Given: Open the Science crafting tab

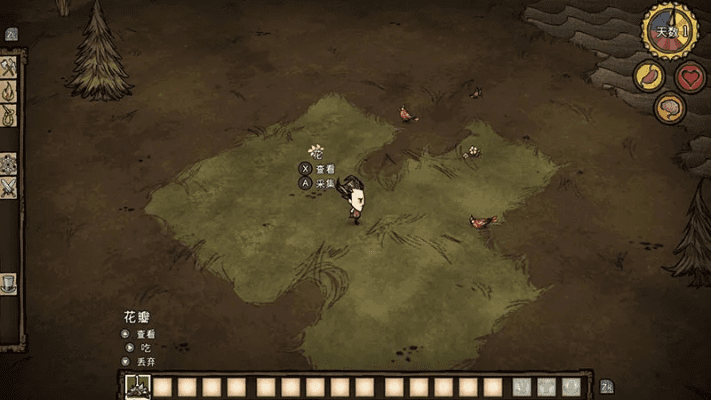Looking at the screenshot, I should click(9, 163).
